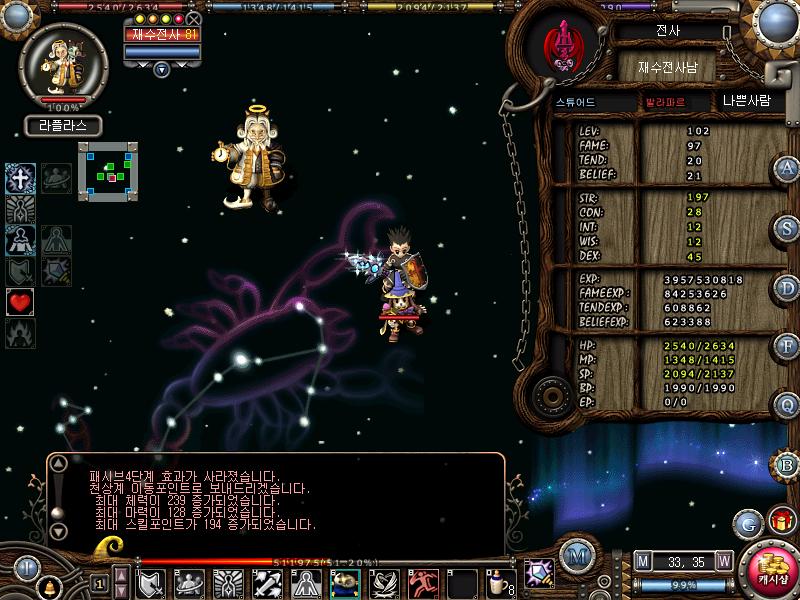Open the 캐시샵 cash shop
The height and width of the screenshot is (600, 800).
[771, 570]
